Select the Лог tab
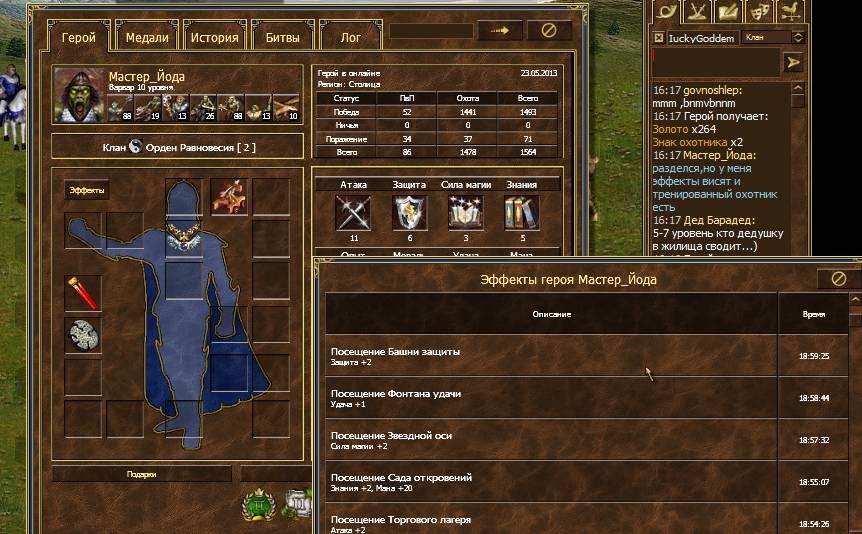 (x=351, y=38)
